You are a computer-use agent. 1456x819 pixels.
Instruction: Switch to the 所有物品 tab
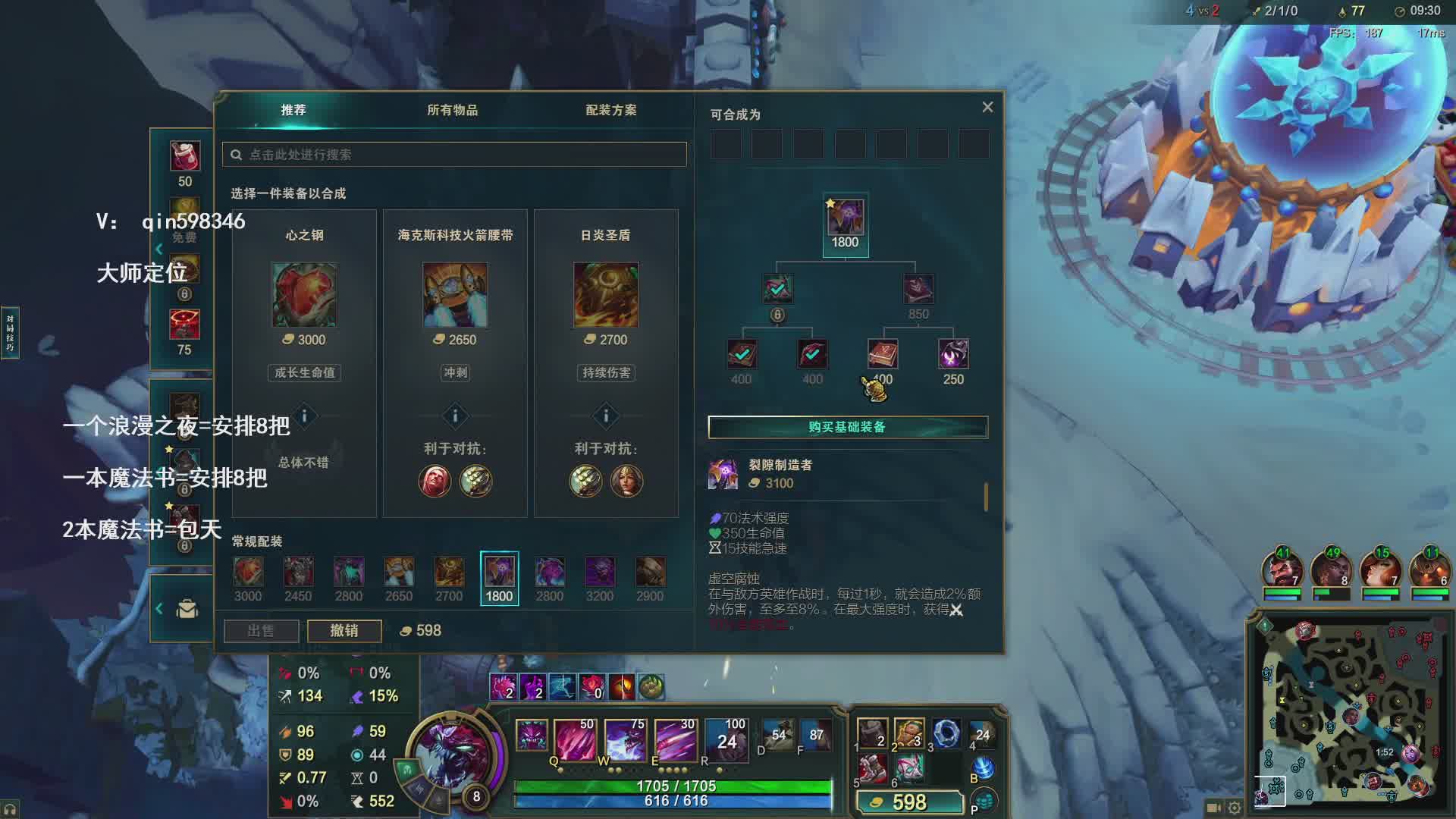452,110
